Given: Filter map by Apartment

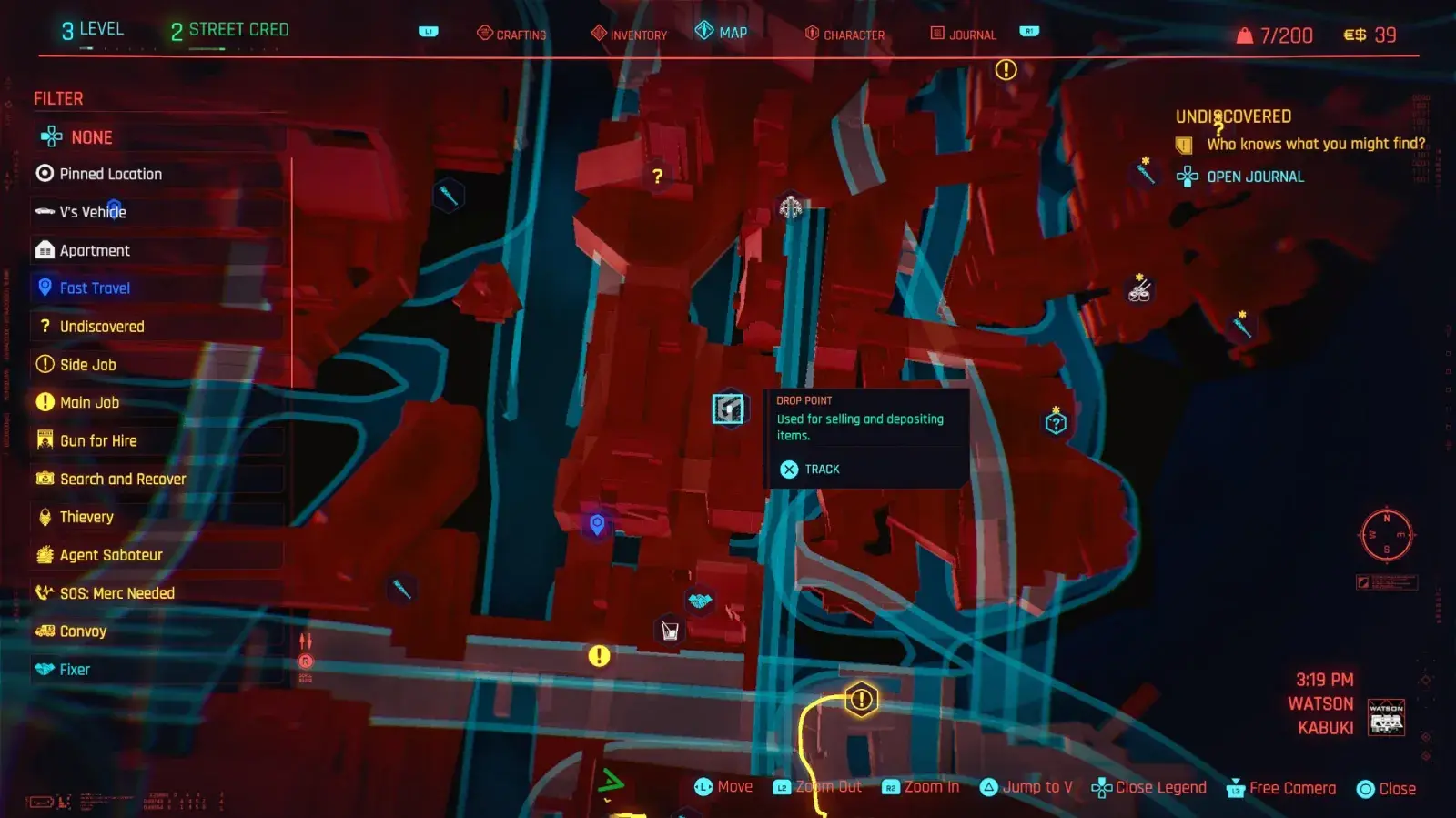Looking at the screenshot, I should click(x=95, y=250).
